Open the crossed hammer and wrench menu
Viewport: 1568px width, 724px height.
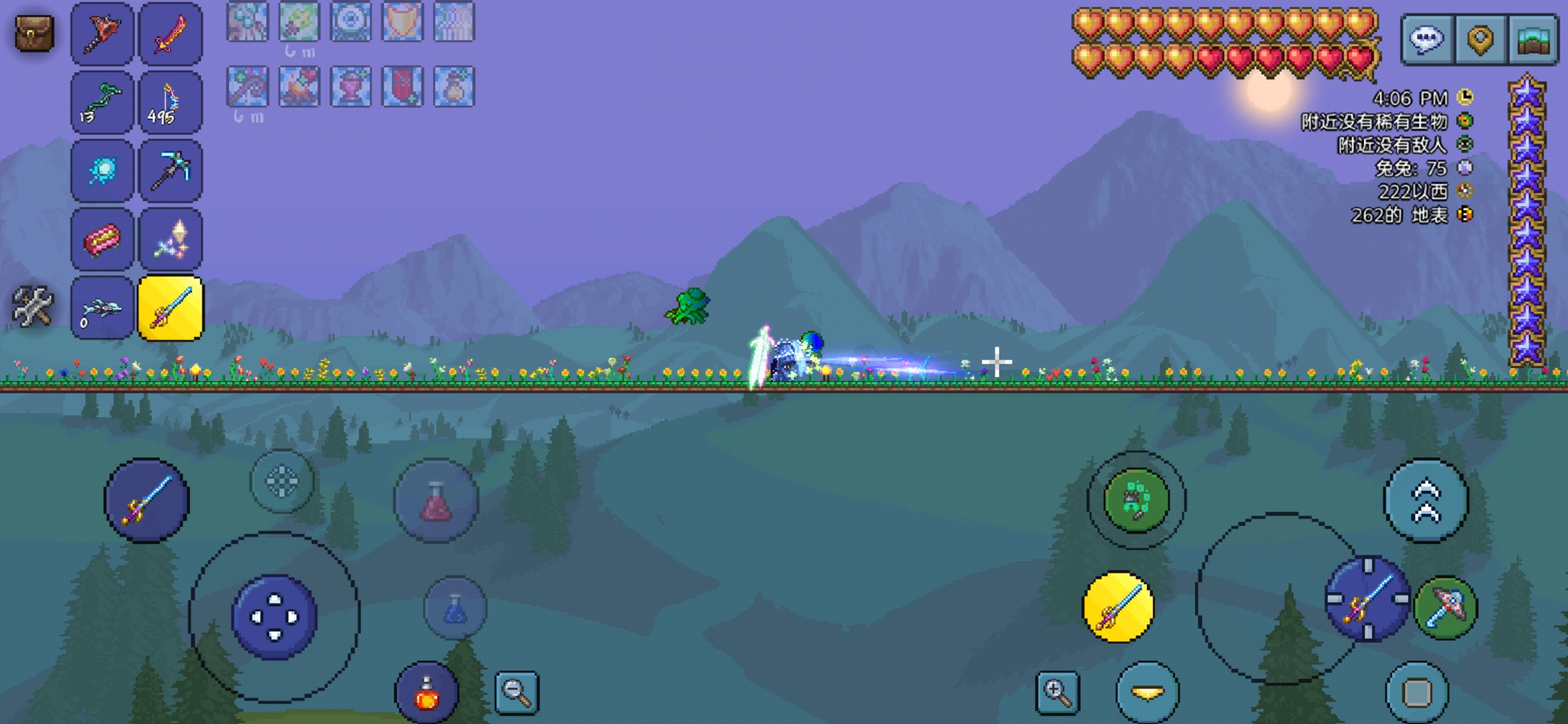point(33,307)
